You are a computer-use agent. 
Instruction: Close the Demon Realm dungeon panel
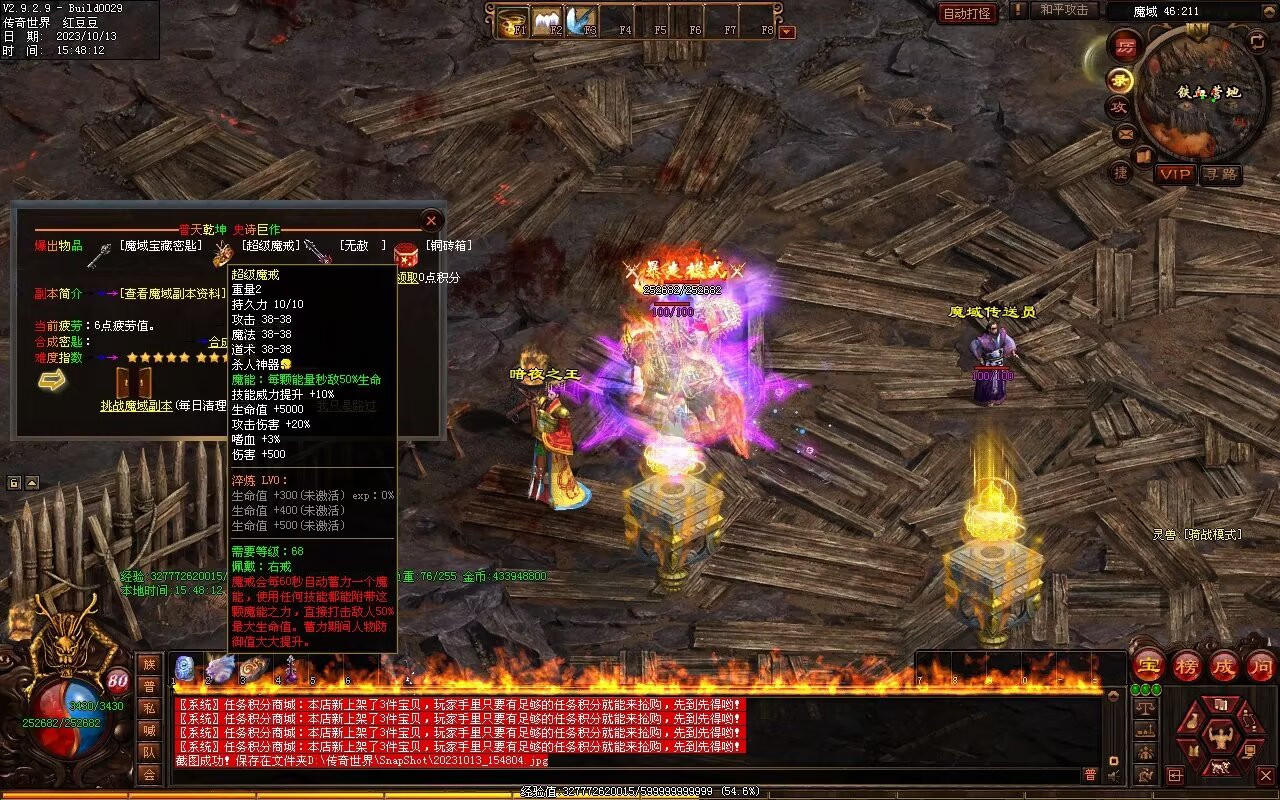point(431,220)
